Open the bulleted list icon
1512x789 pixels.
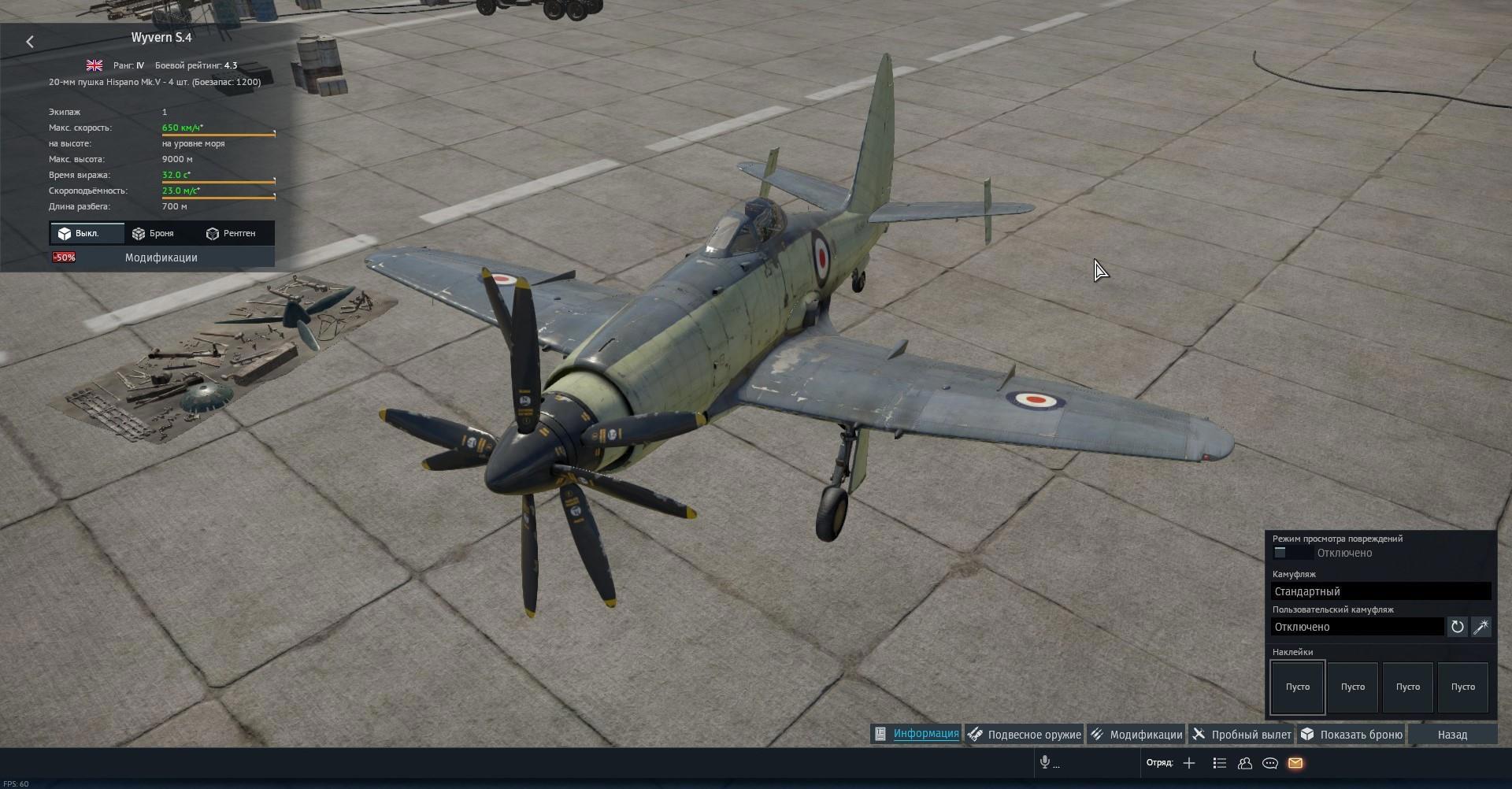(1220, 763)
